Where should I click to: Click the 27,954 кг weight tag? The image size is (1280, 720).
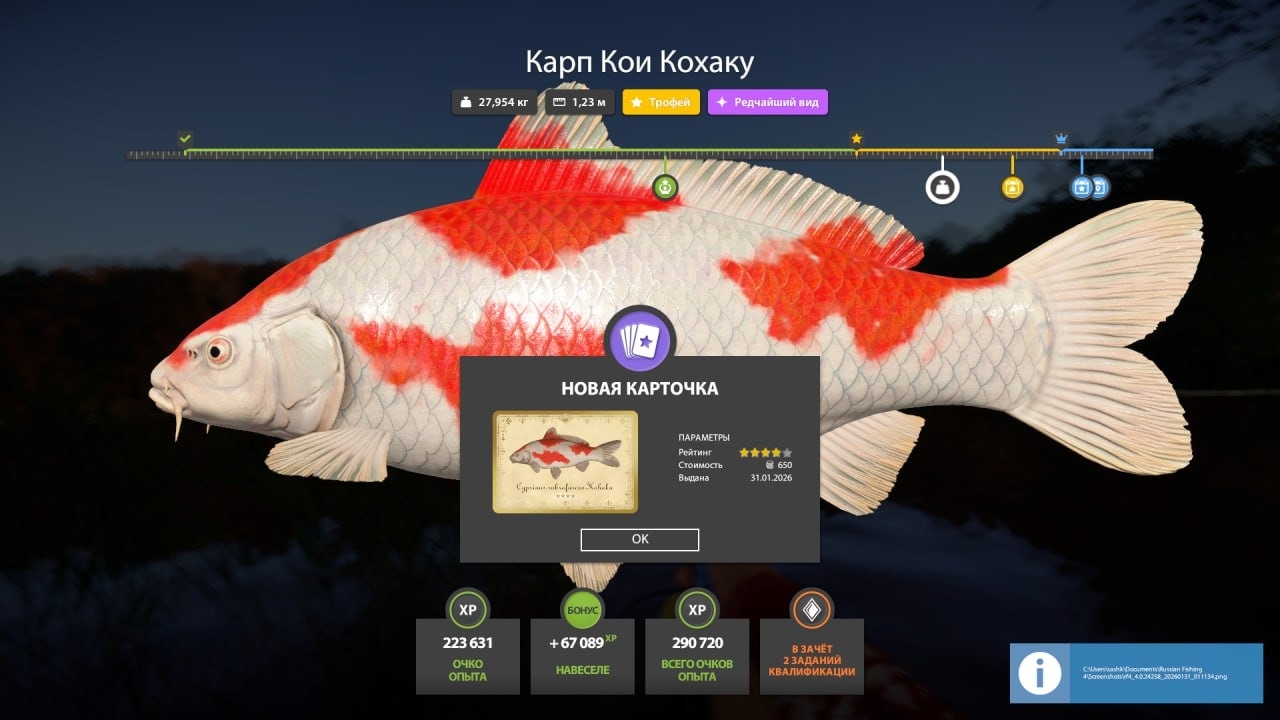coord(494,102)
